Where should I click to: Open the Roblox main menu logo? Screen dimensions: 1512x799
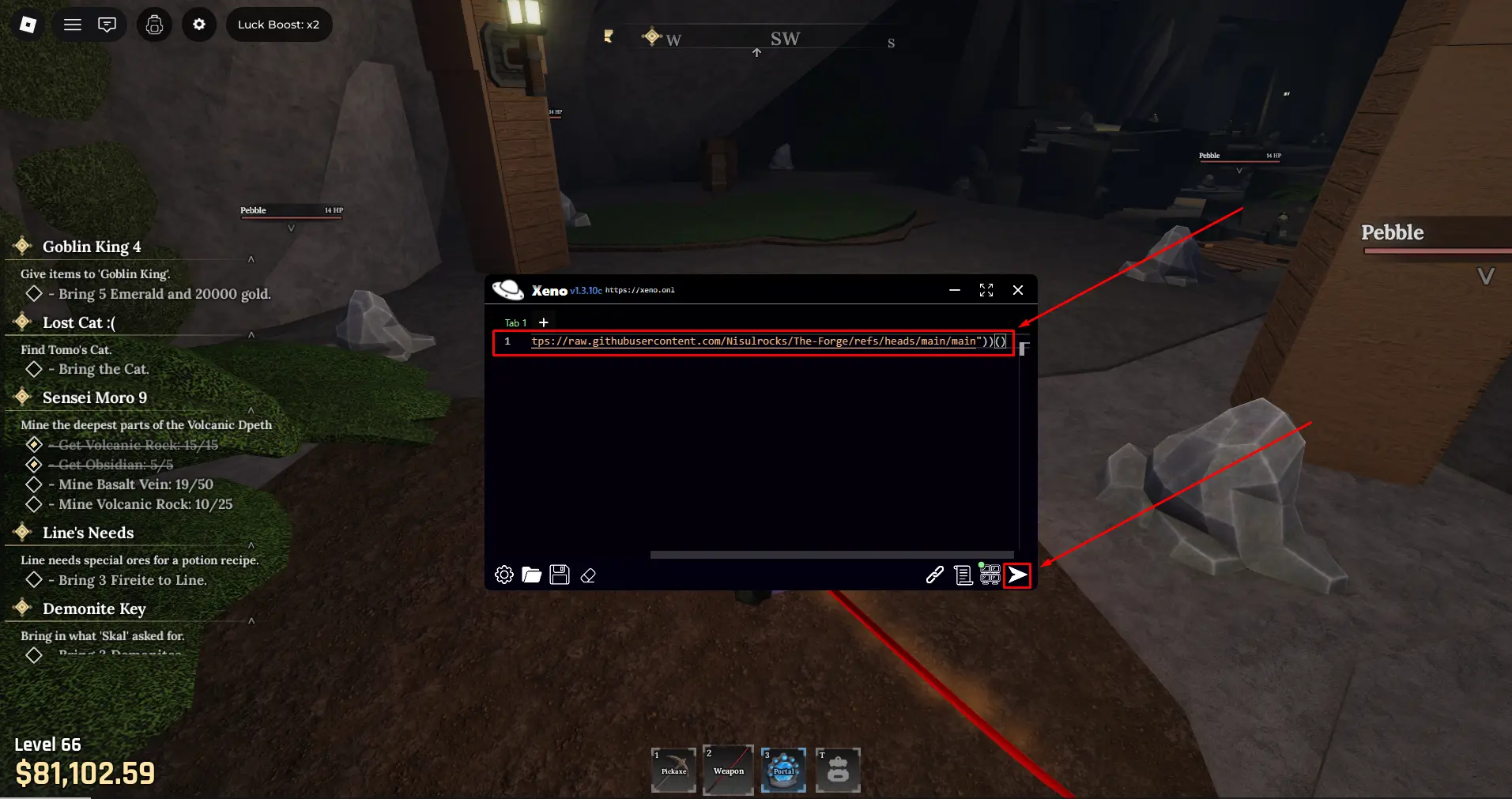[28, 24]
